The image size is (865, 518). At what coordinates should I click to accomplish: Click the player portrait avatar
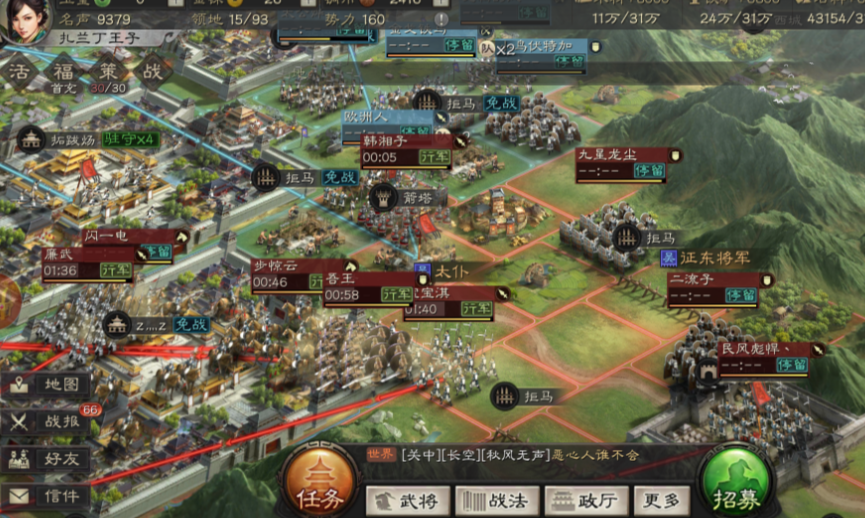[x=27, y=20]
